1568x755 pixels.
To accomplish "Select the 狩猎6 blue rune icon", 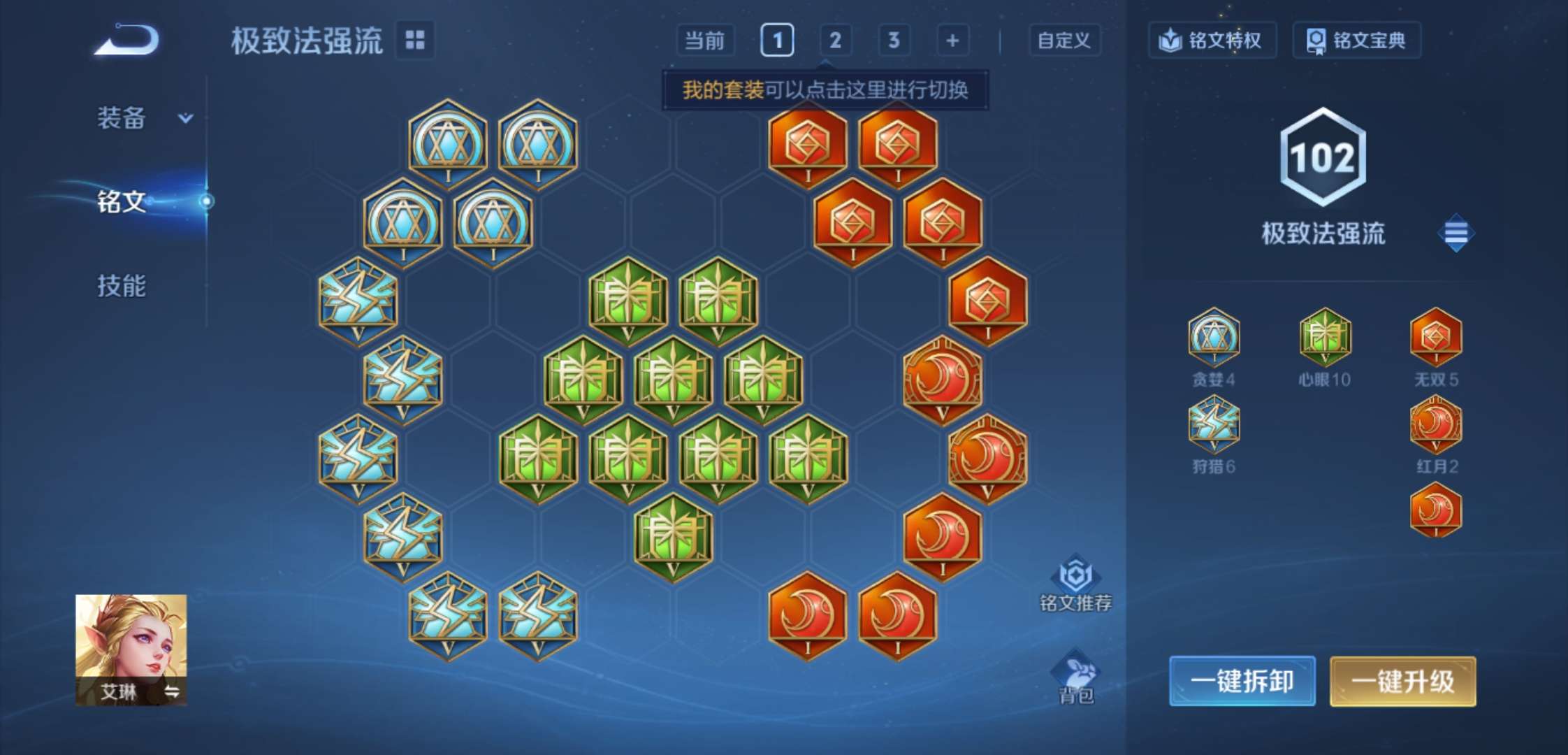I will click(x=1214, y=426).
